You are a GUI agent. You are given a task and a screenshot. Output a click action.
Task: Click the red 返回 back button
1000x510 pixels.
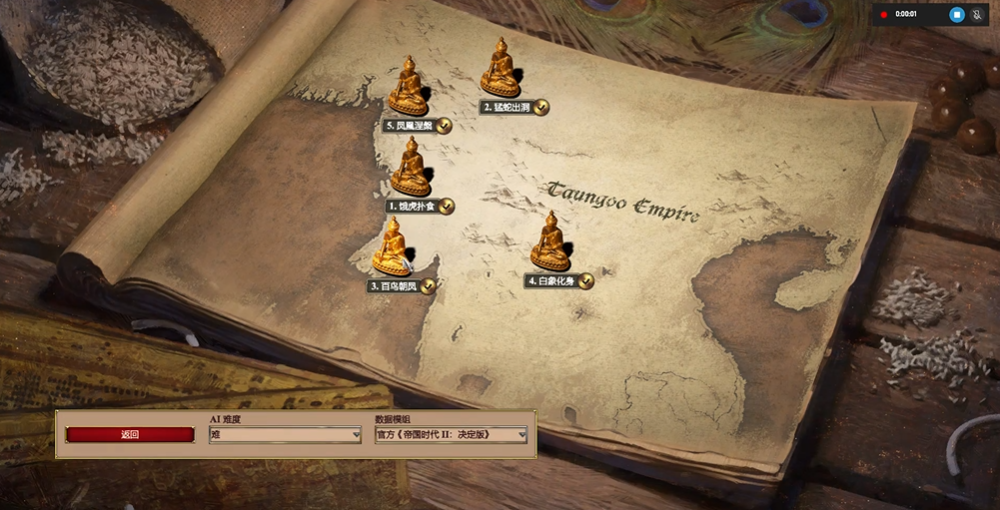pos(130,435)
